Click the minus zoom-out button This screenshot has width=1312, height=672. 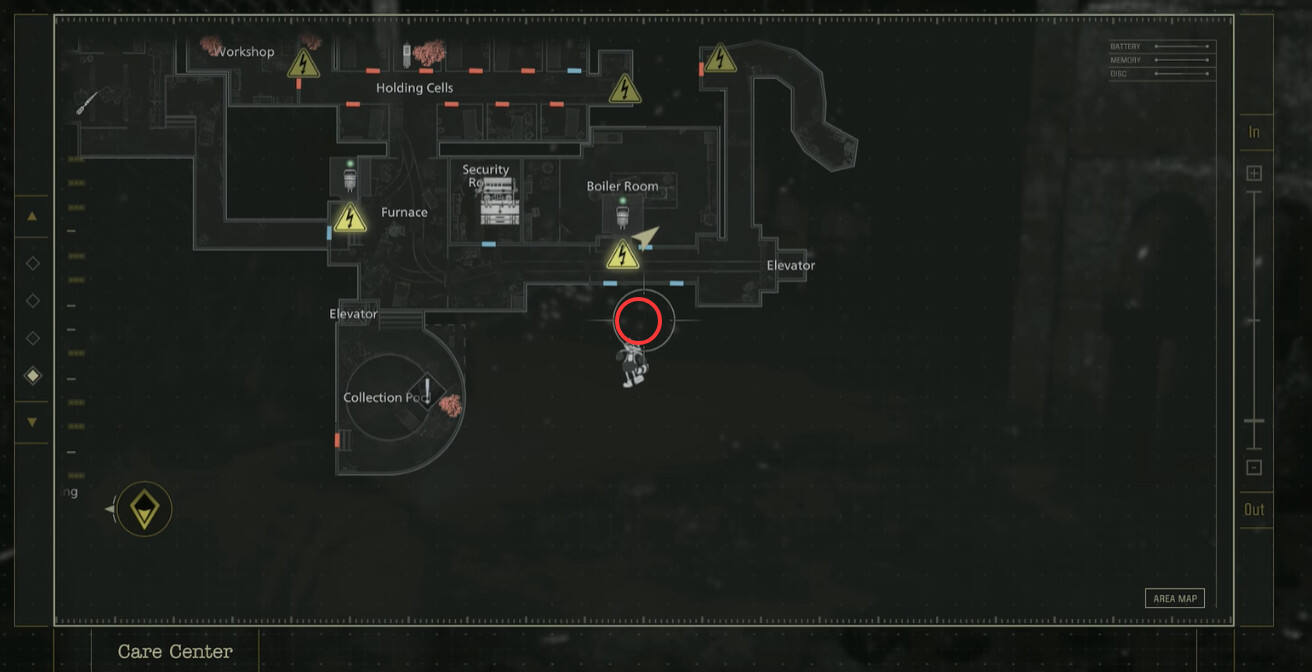[1254, 467]
